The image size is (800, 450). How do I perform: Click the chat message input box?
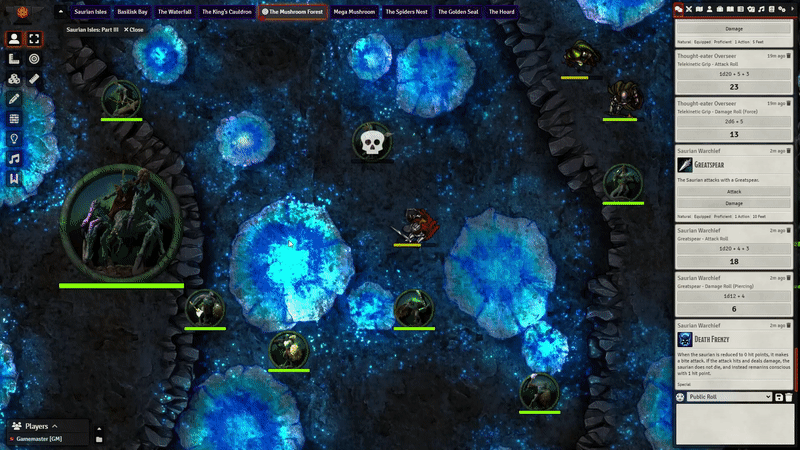(x=734, y=425)
